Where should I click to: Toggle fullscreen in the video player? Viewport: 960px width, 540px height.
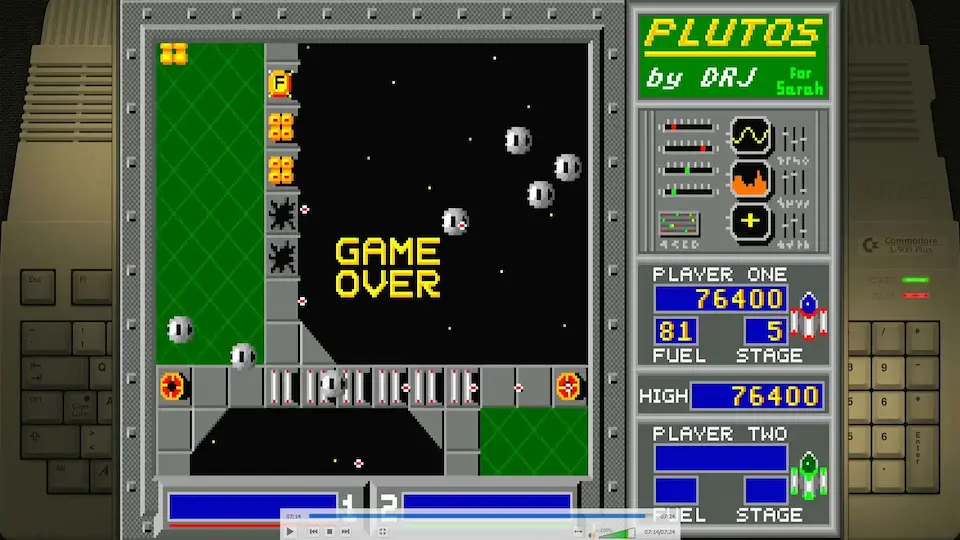click(x=383, y=532)
